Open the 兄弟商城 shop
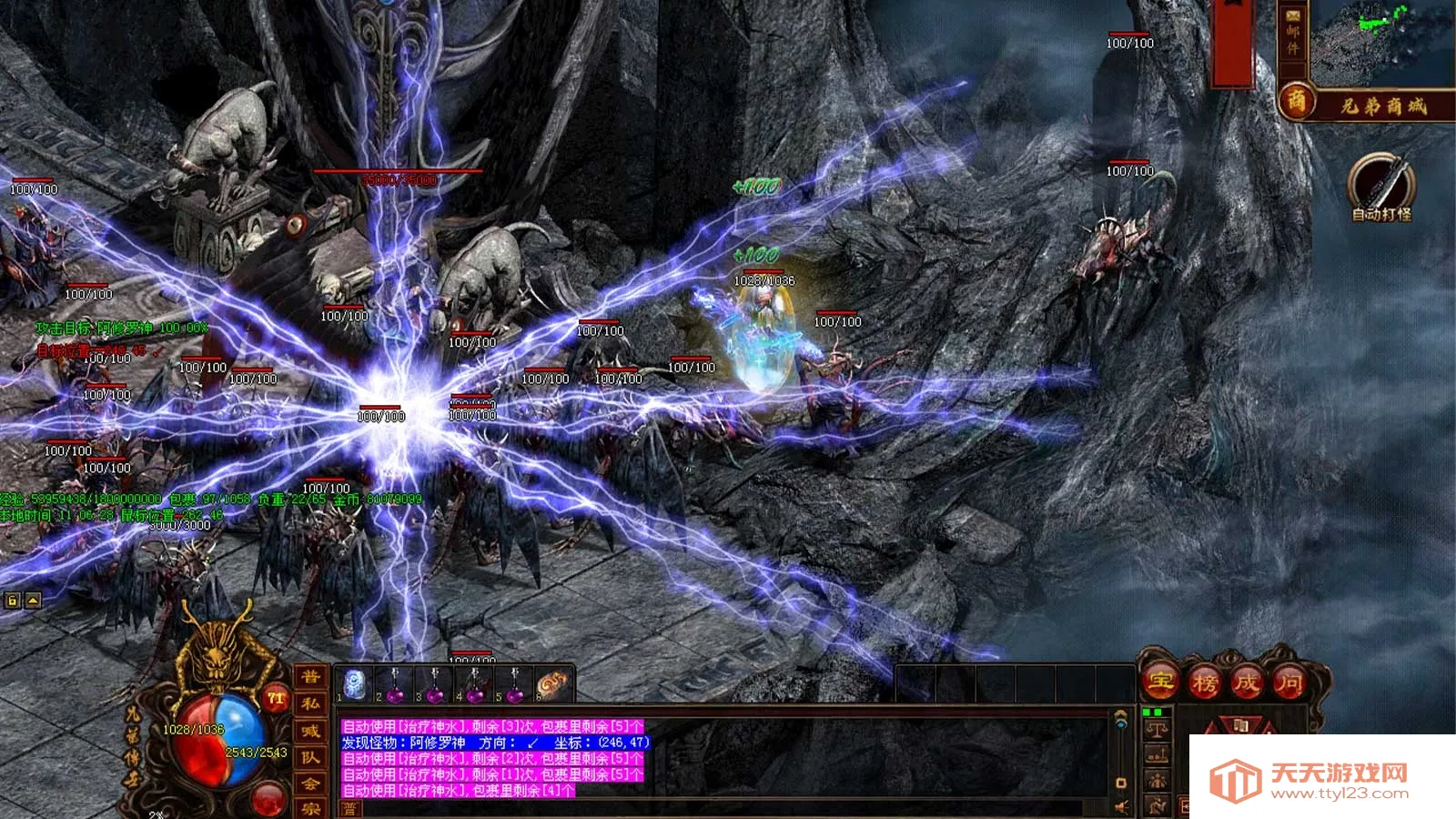The width and height of the screenshot is (1456, 819). (1365, 105)
